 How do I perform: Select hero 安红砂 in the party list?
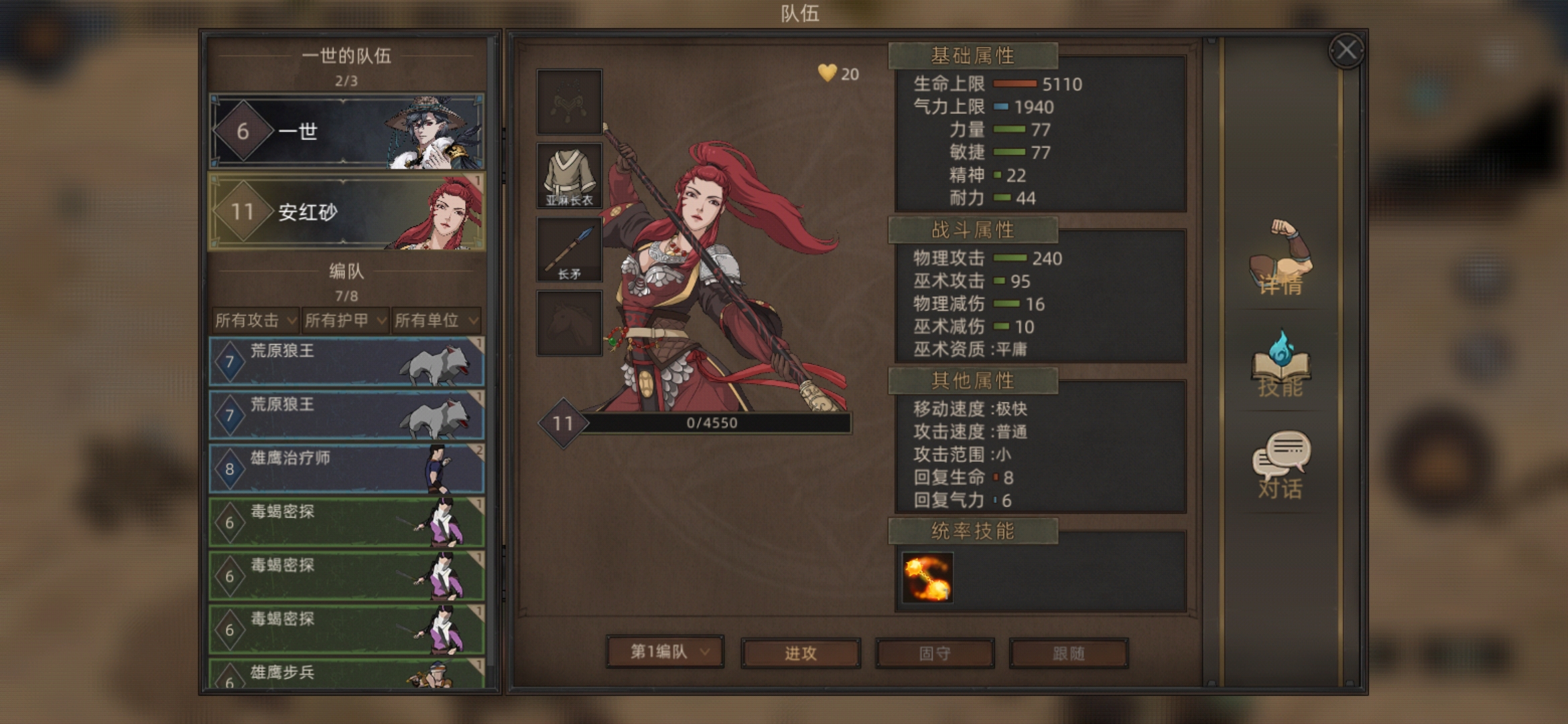click(x=346, y=212)
